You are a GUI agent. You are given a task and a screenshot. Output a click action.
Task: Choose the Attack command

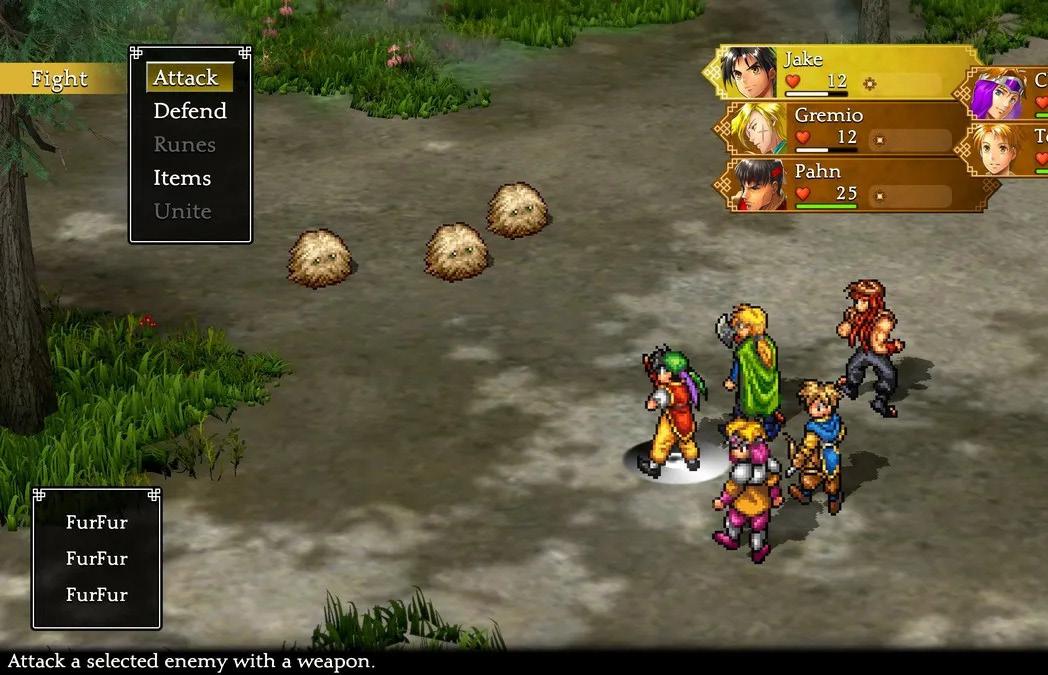[186, 78]
